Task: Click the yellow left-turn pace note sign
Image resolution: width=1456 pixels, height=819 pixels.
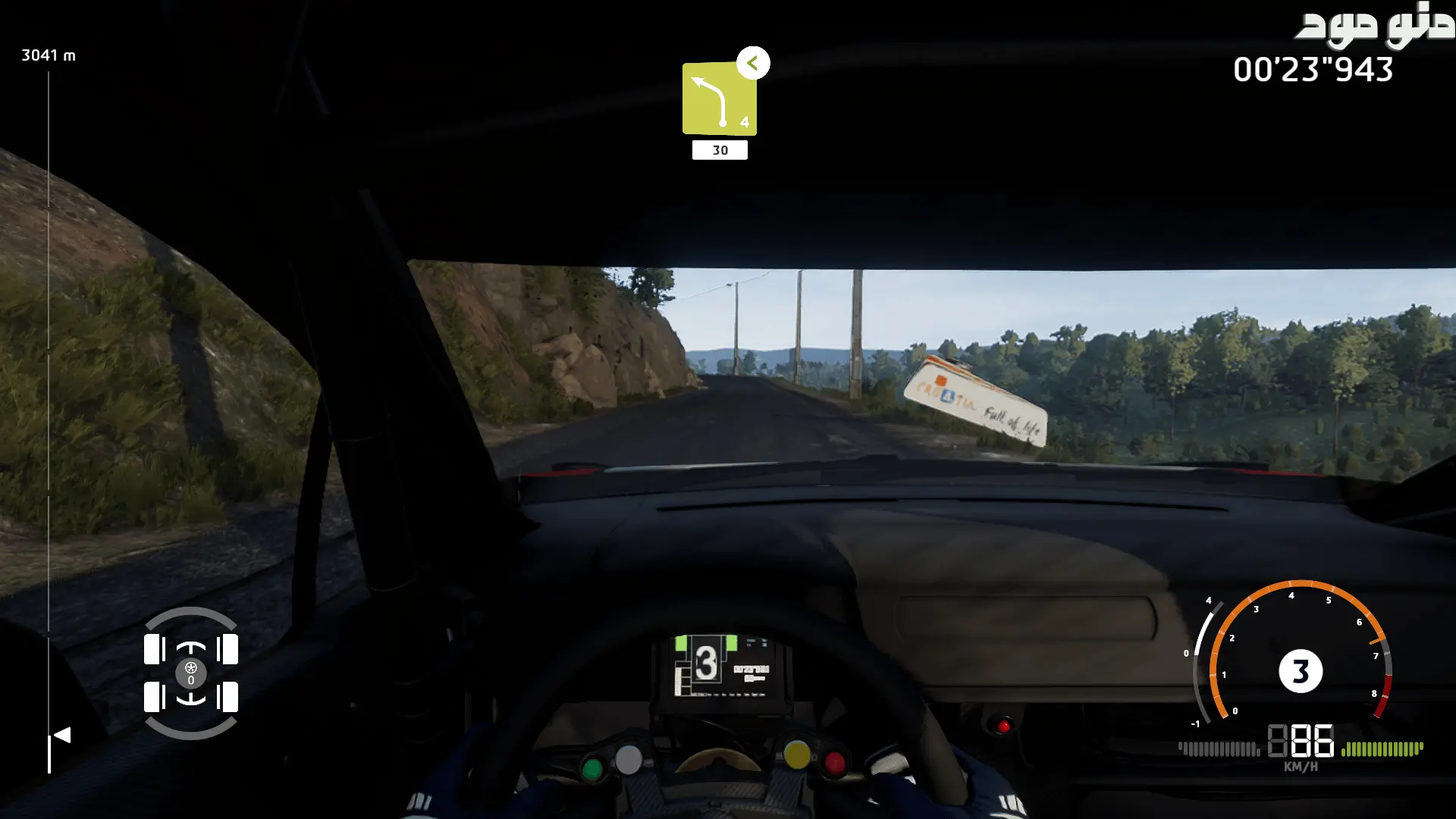Action: 719,99
